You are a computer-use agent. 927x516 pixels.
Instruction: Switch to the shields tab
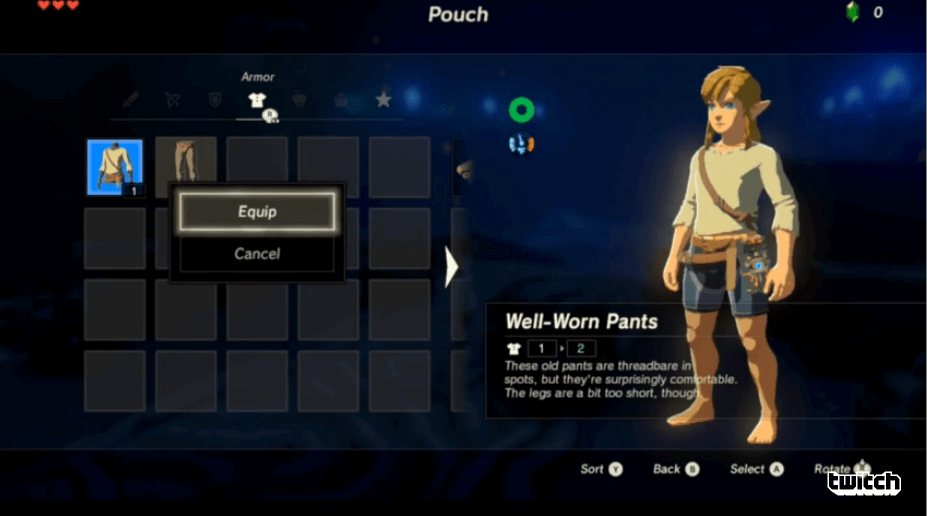tap(215, 100)
